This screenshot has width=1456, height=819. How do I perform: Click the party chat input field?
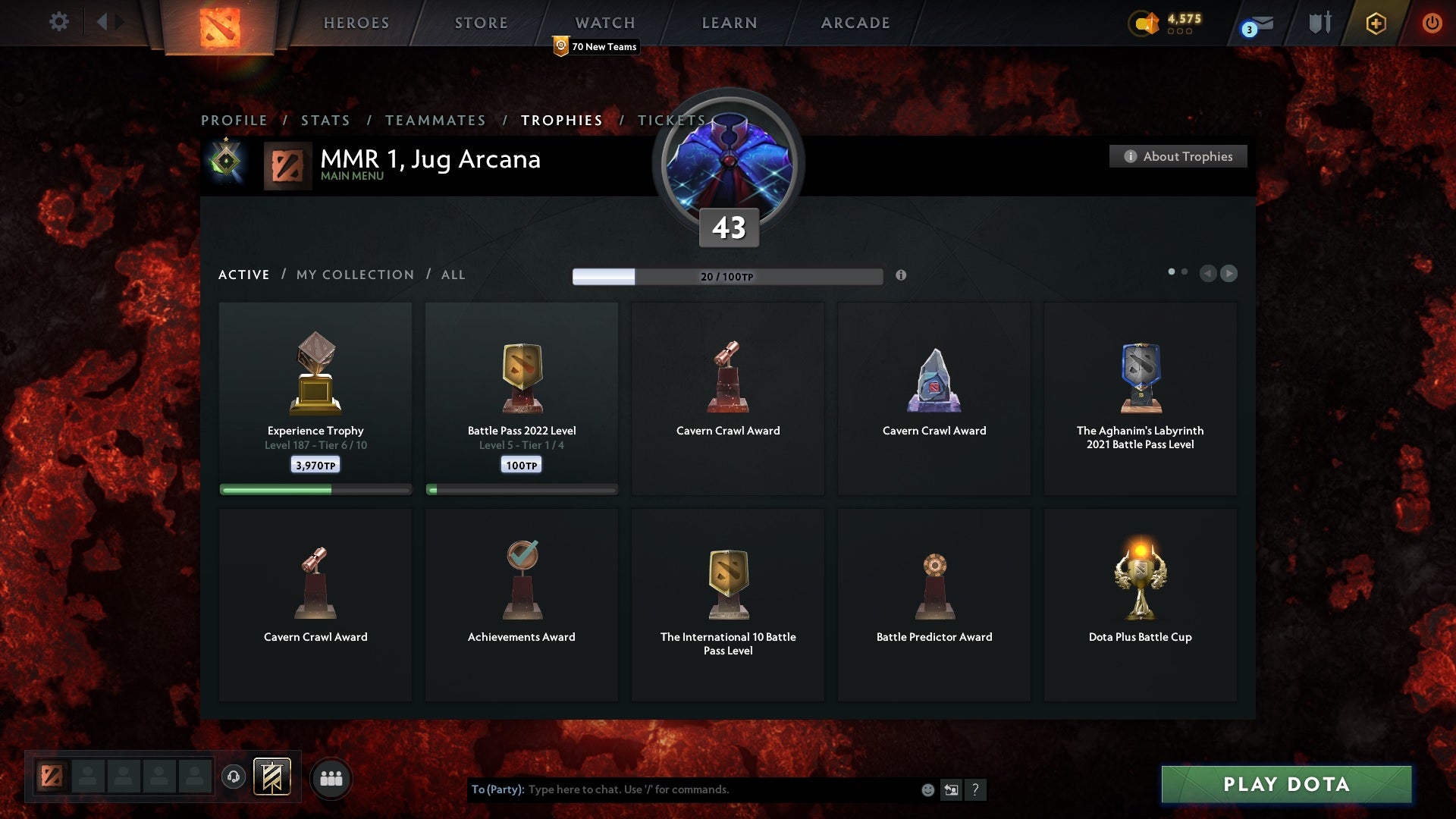720,789
